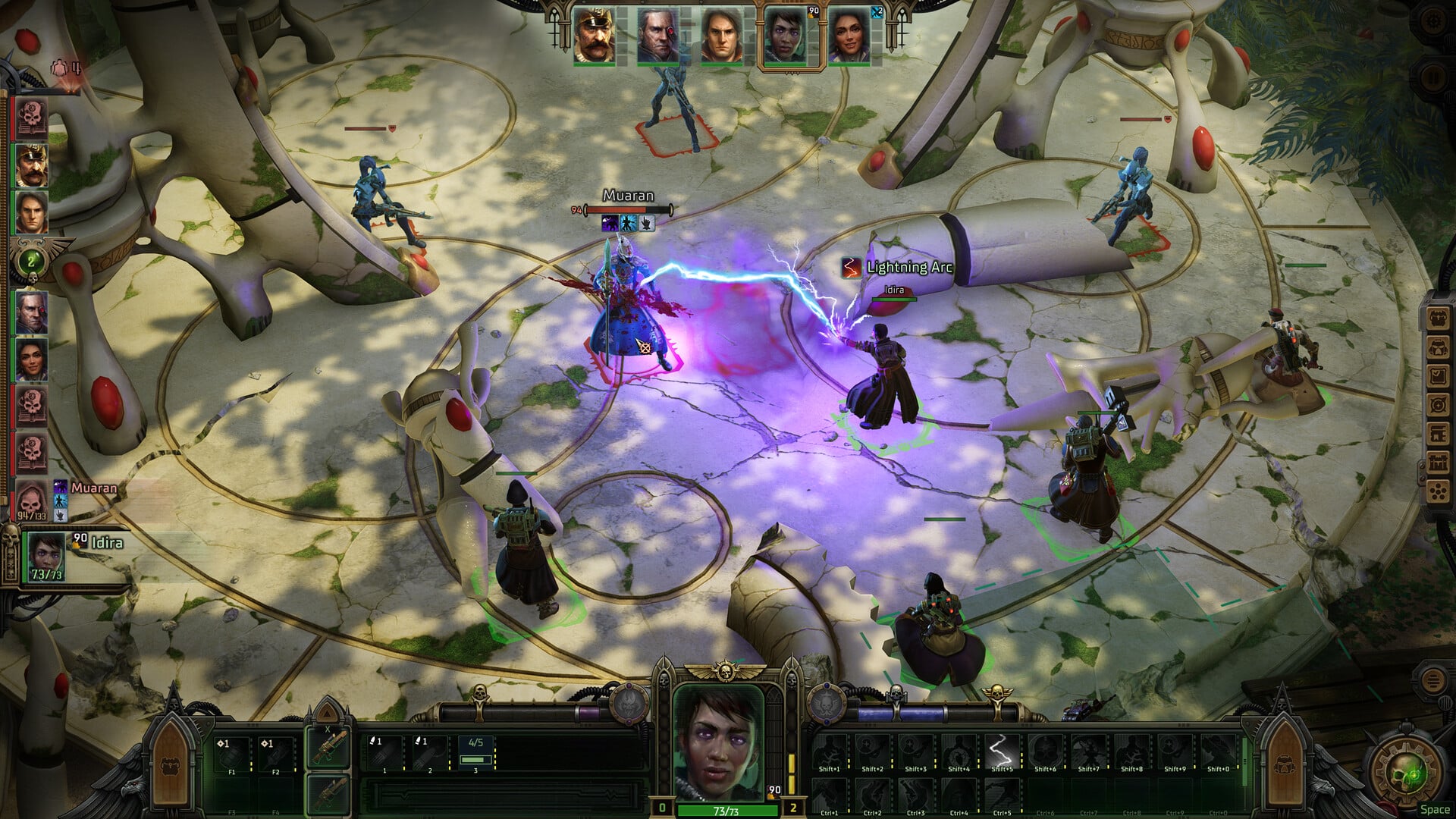Use the reload slot showing 4/5 ammo
Screen dimensions: 1456x819
point(475,752)
